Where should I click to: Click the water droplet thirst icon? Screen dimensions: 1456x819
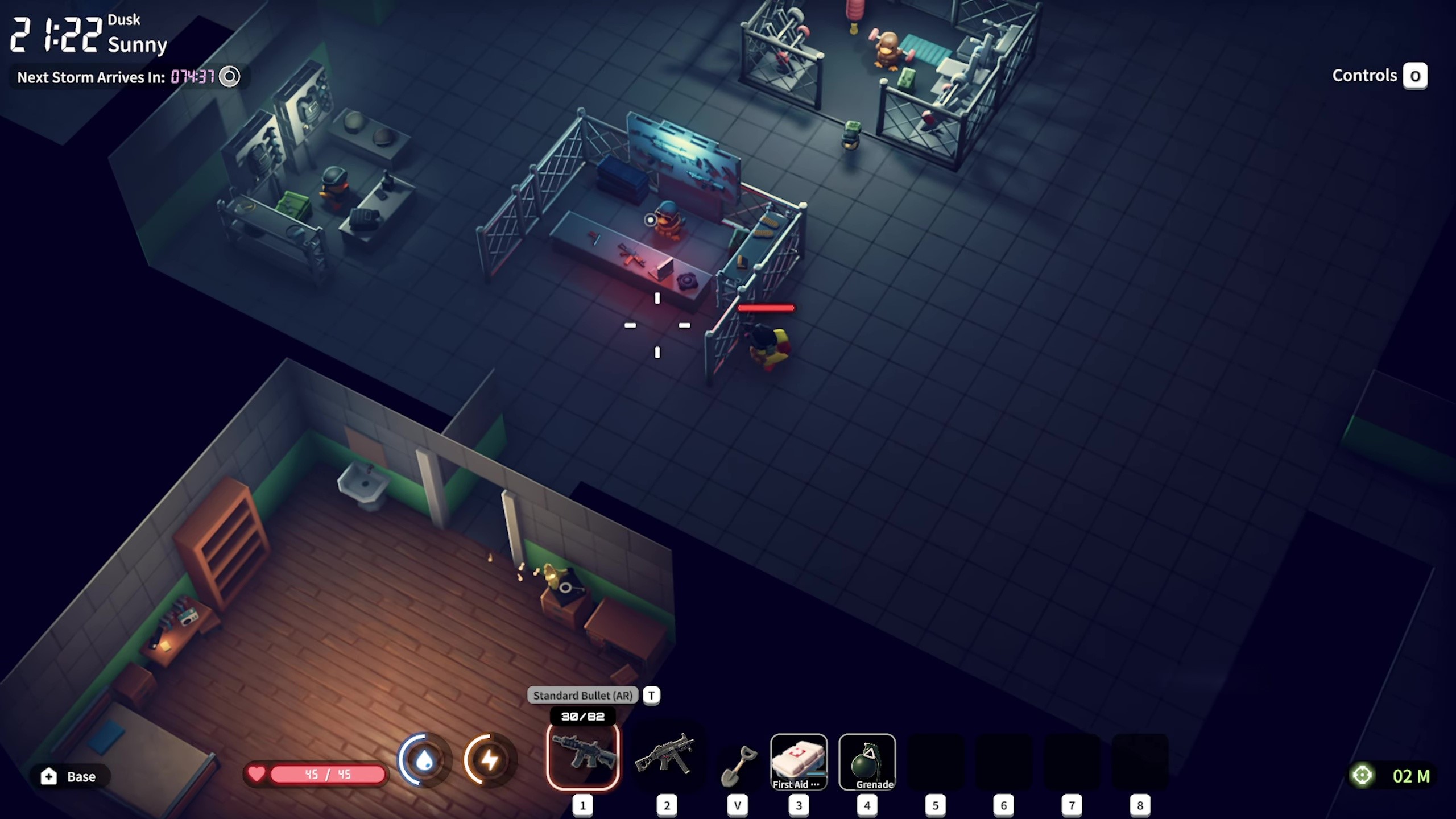click(424, 760)
